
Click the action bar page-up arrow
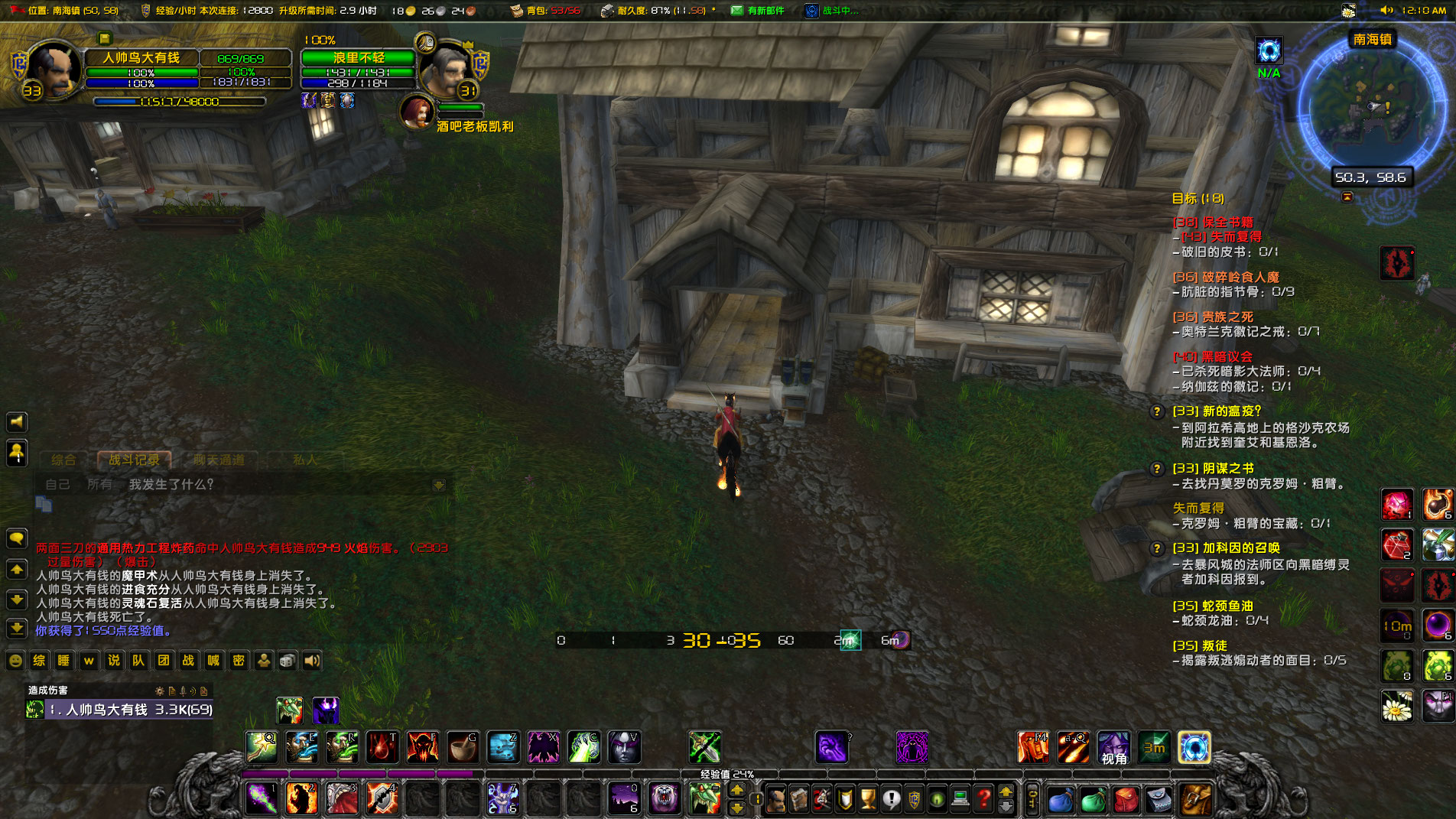pyautogui.click(x=1006, y=793)
